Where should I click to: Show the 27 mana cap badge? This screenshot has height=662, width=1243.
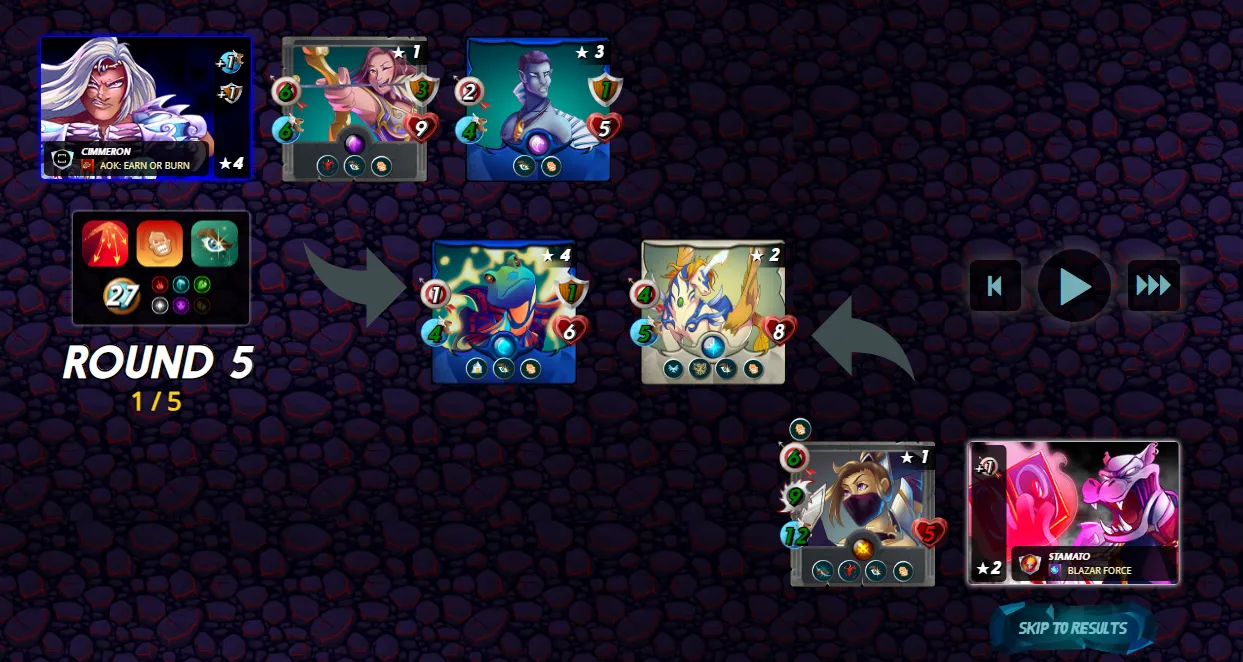123,296
